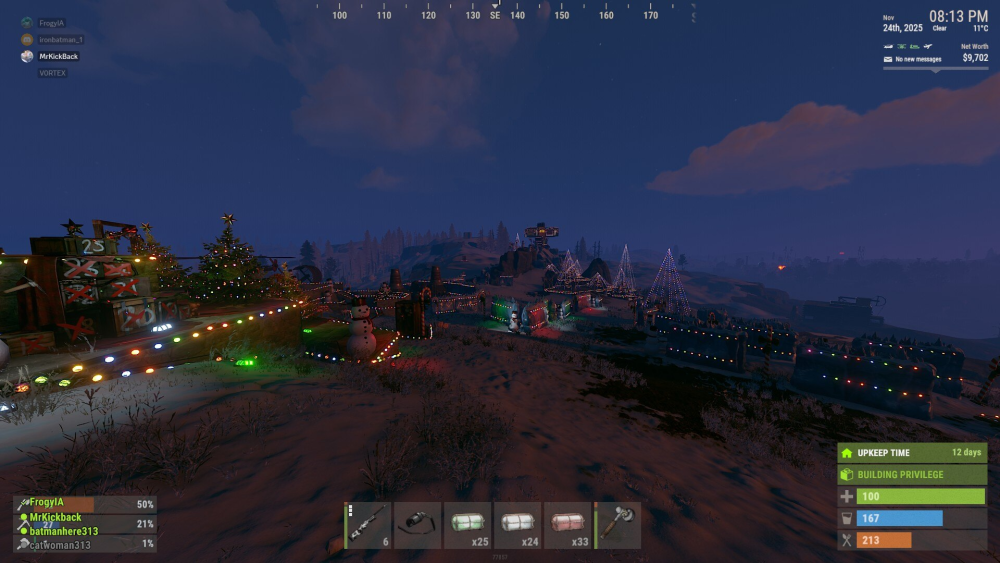Select batmanhere313 in the team list

(x=64, y=531)
